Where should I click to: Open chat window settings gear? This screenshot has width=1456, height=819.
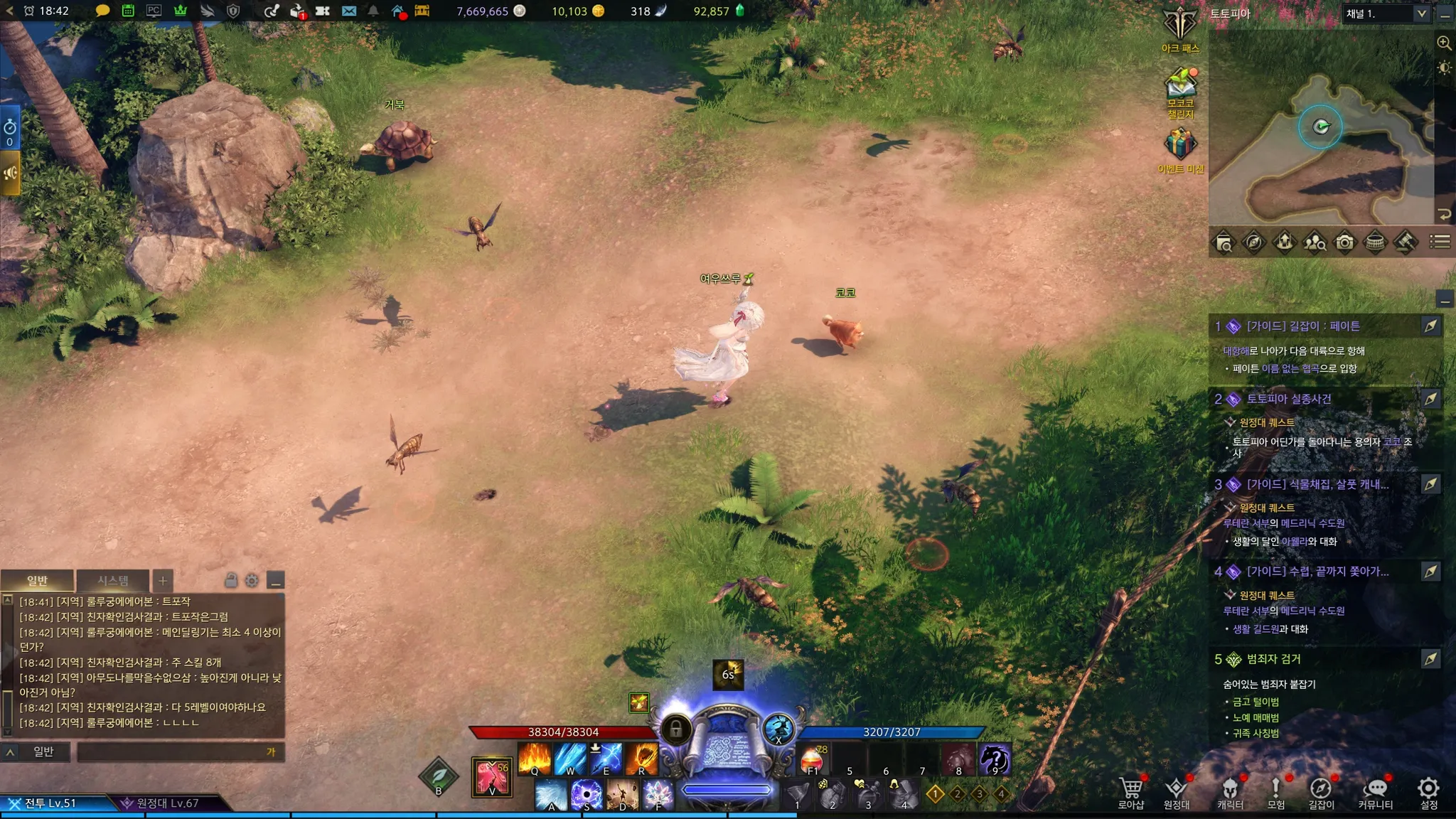252,581
